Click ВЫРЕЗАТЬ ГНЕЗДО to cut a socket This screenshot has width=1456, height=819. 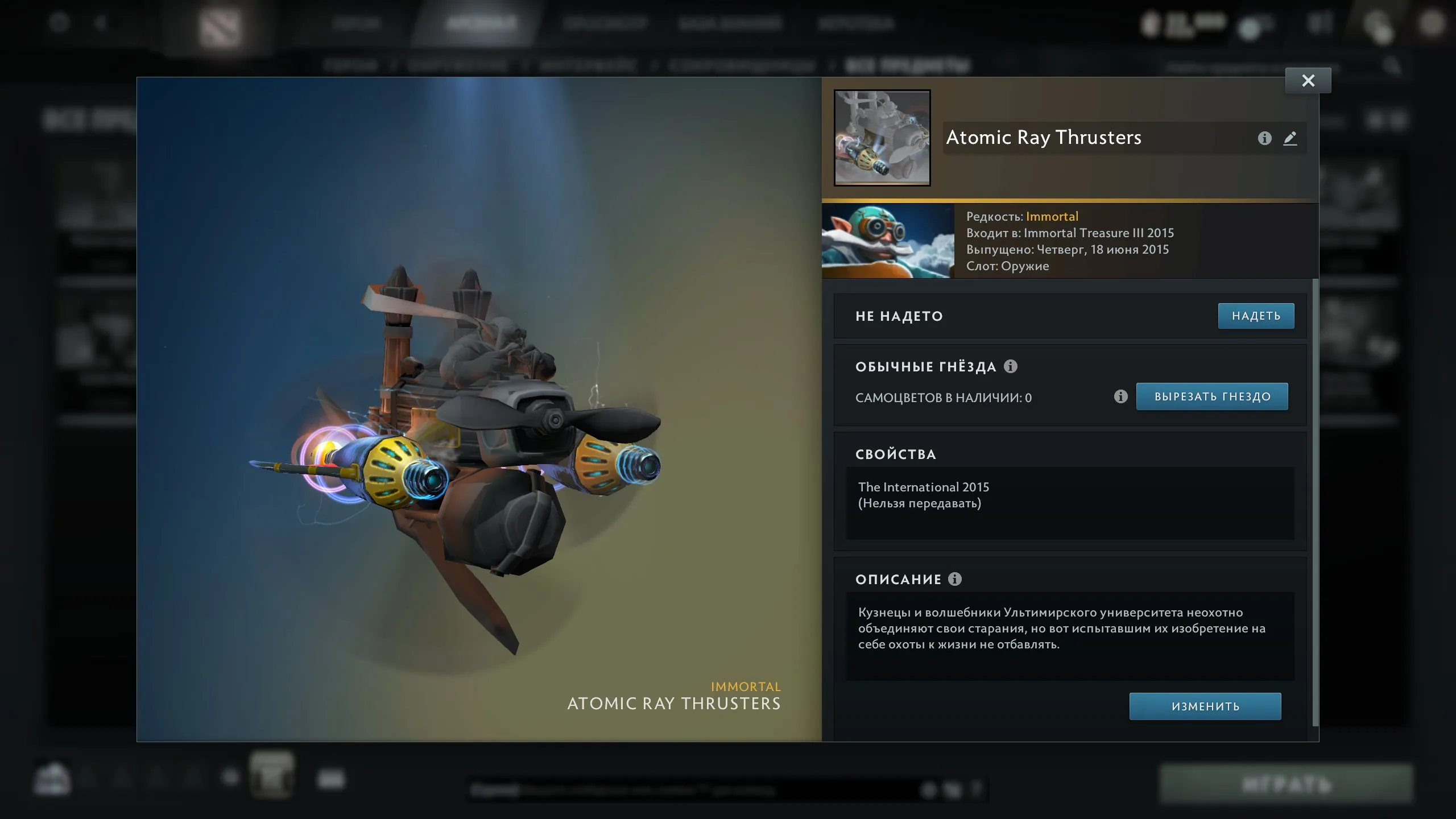1211,396
